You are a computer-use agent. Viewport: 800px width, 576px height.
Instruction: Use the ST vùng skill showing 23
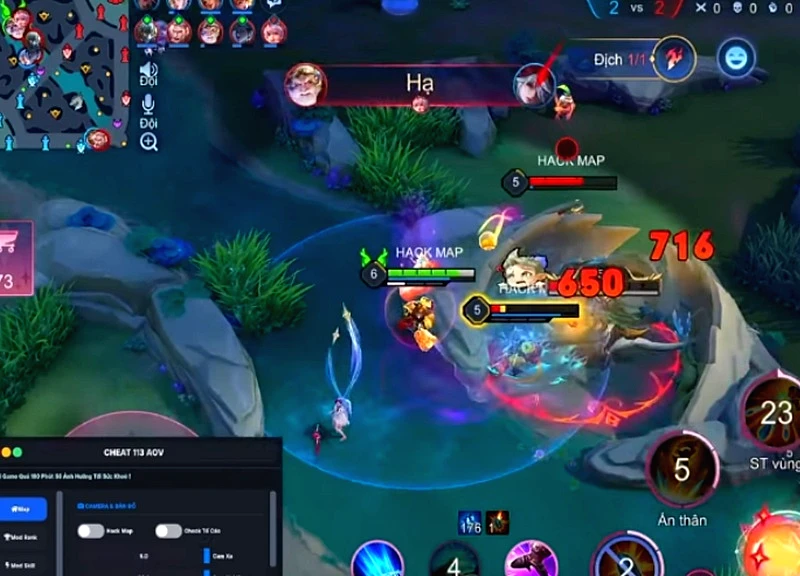[775, 411]
